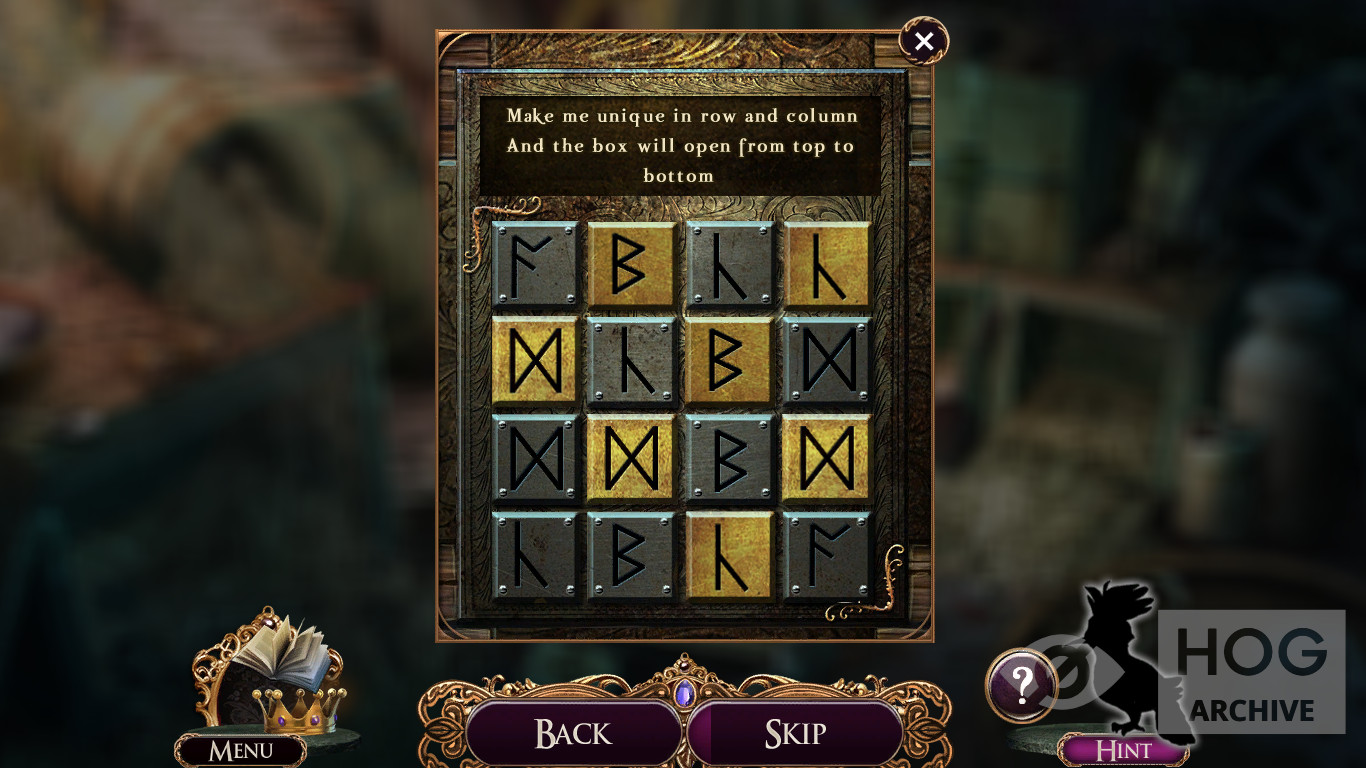Skip the rune puzzle

(795, 733)
